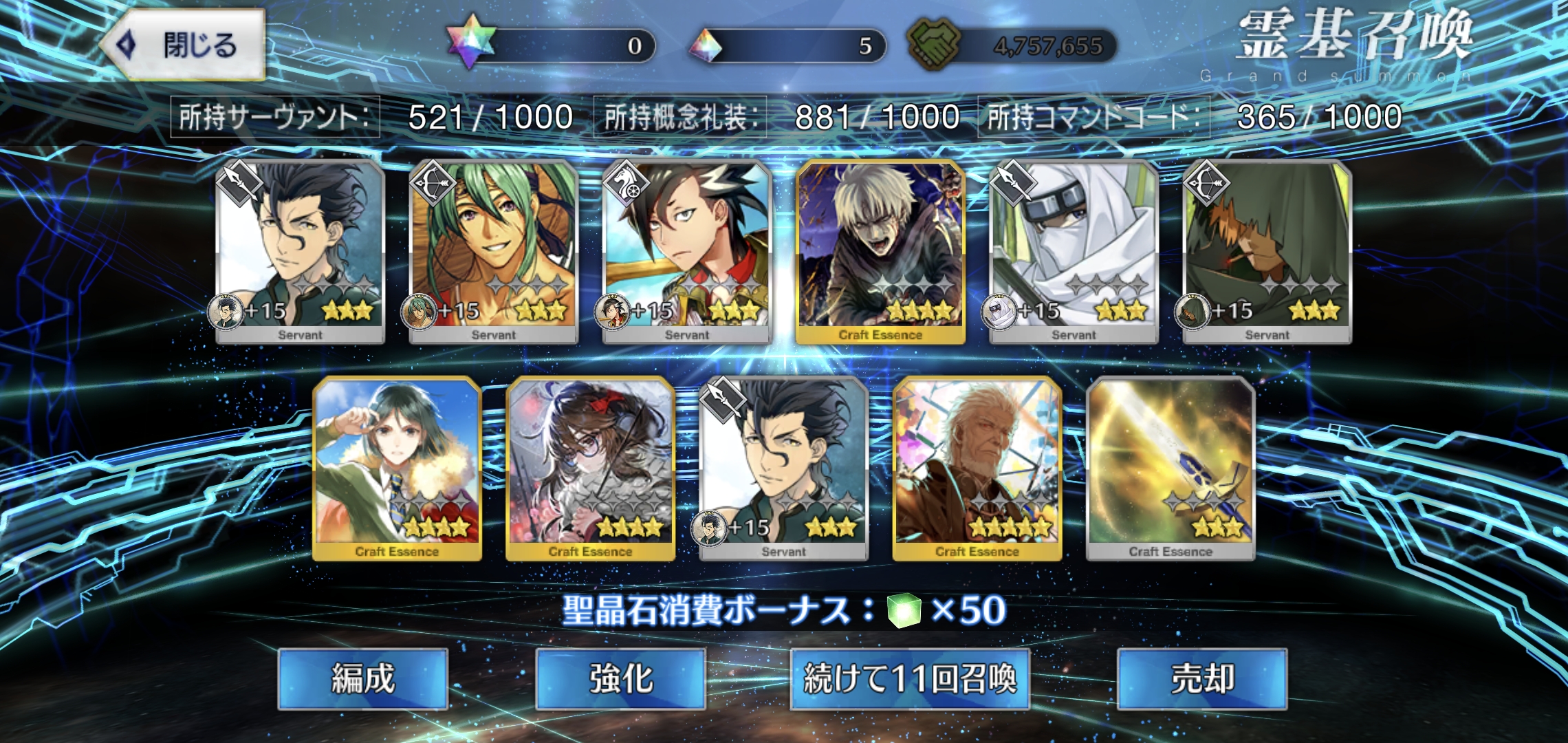Viewport: 1568px width, 743px height.
Task: Go to the 強化 enhancement menu
Action: (x=620, y=678)
